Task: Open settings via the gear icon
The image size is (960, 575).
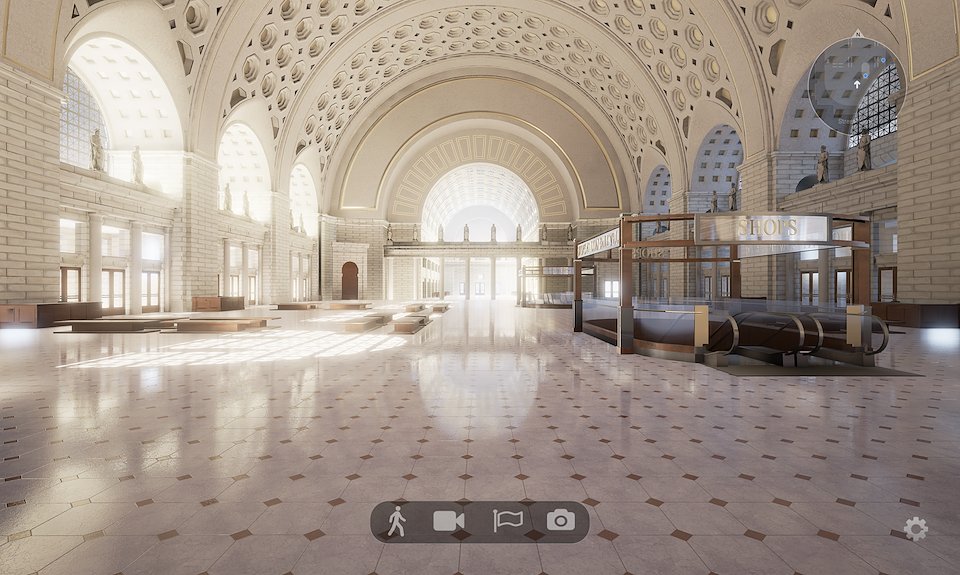Action: tap(915, 529)
